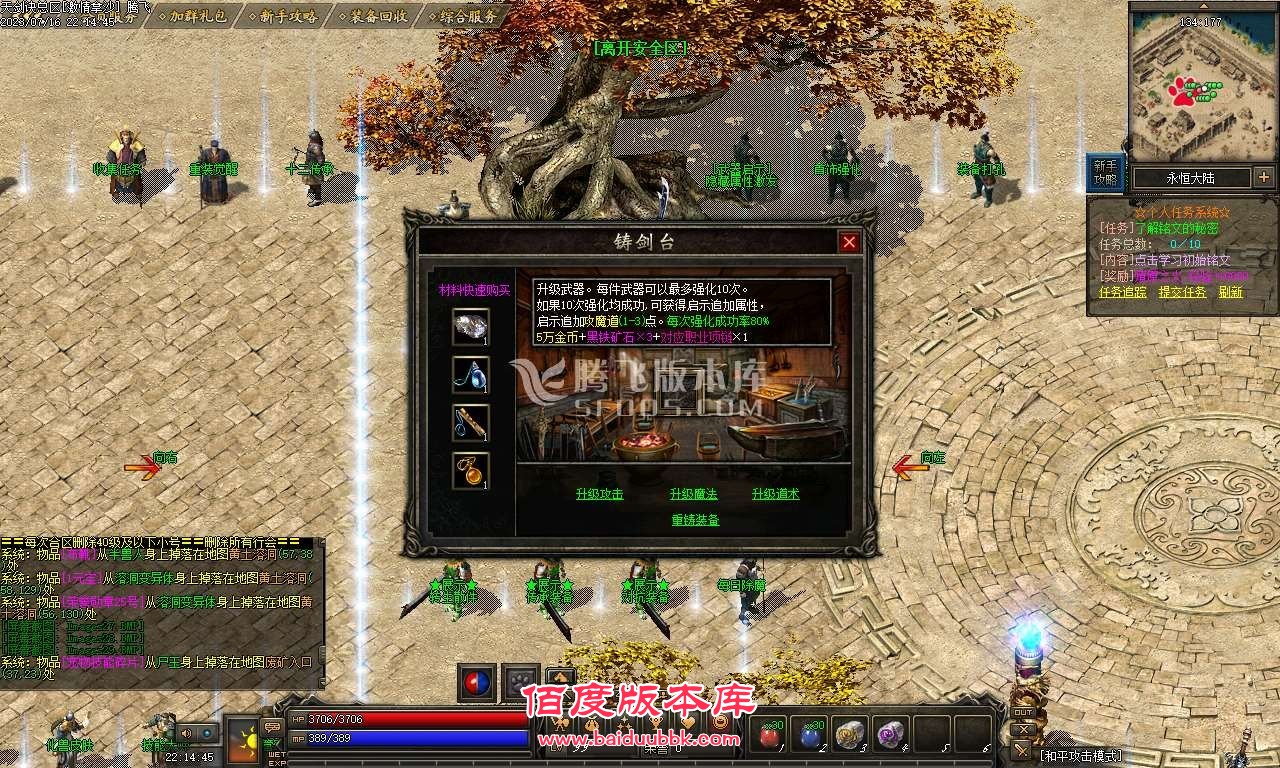Screen dimensions: 1280x768
Task: Click the OUT button near the character
Action: pos(1024,712)
